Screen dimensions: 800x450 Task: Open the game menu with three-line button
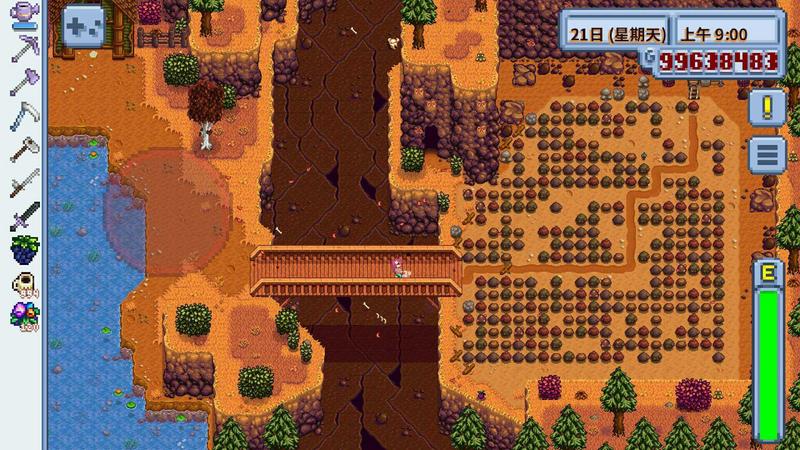pos(766,155)
